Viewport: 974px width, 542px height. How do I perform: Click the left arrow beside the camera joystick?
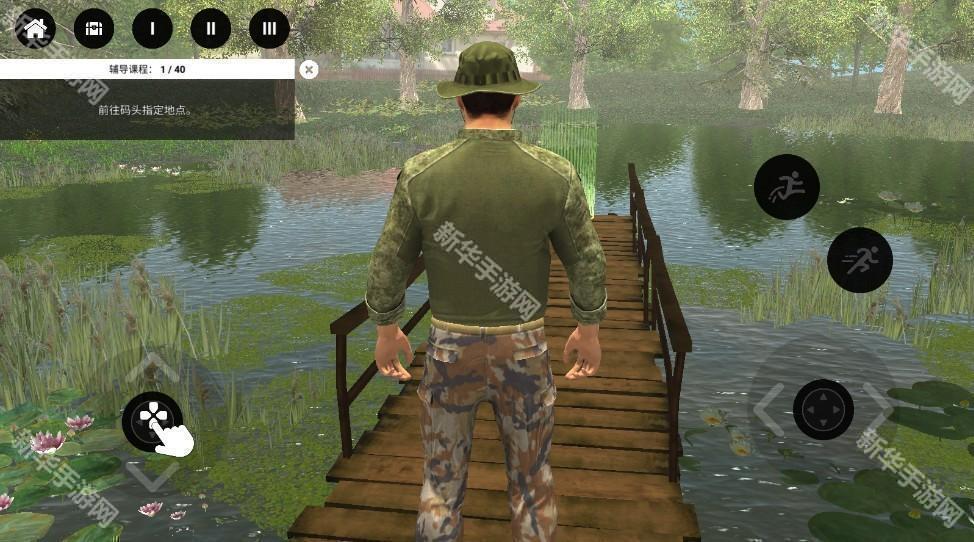pos(766,409)
